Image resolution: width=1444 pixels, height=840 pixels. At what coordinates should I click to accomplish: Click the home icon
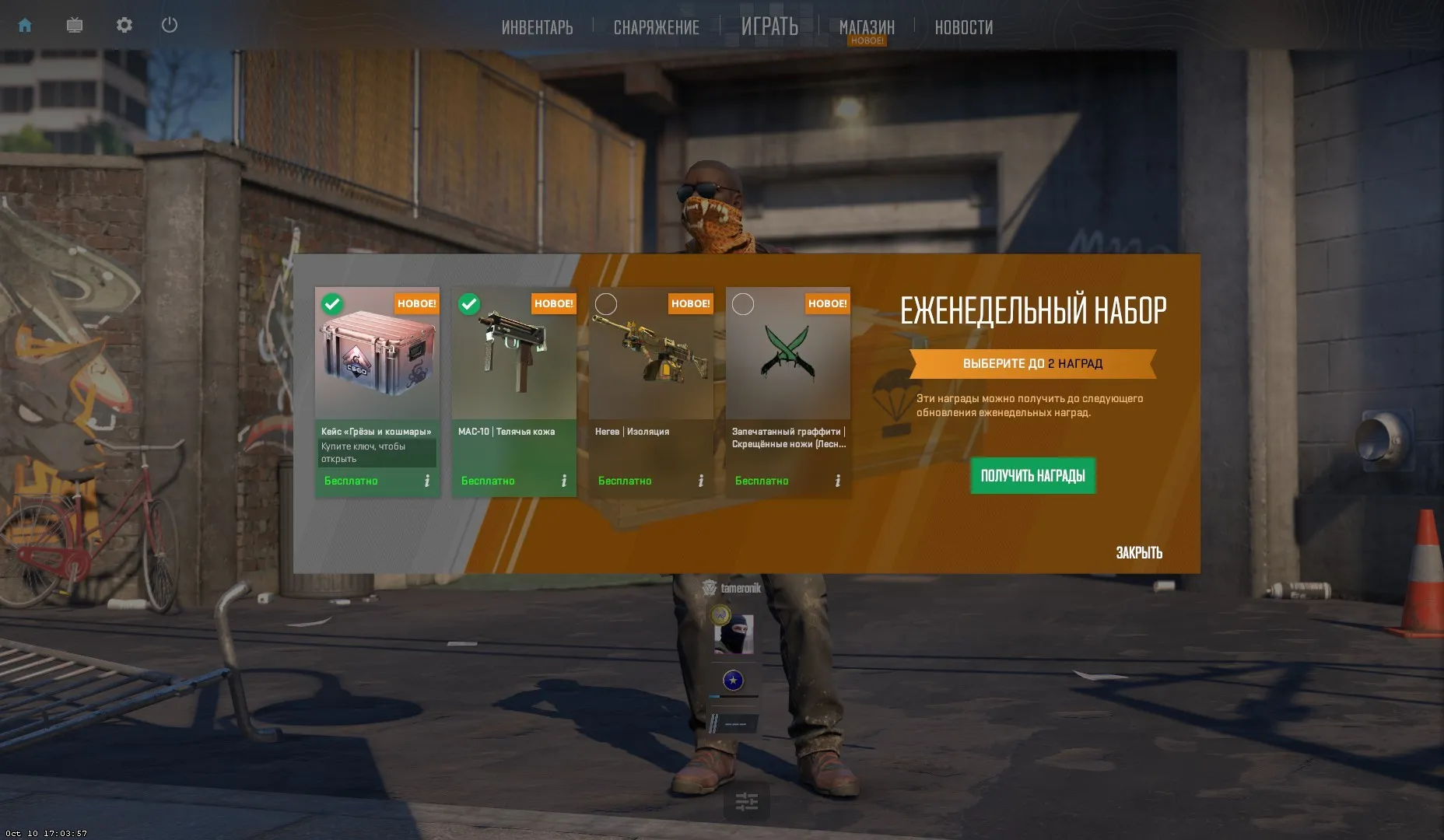pos(25,26)
